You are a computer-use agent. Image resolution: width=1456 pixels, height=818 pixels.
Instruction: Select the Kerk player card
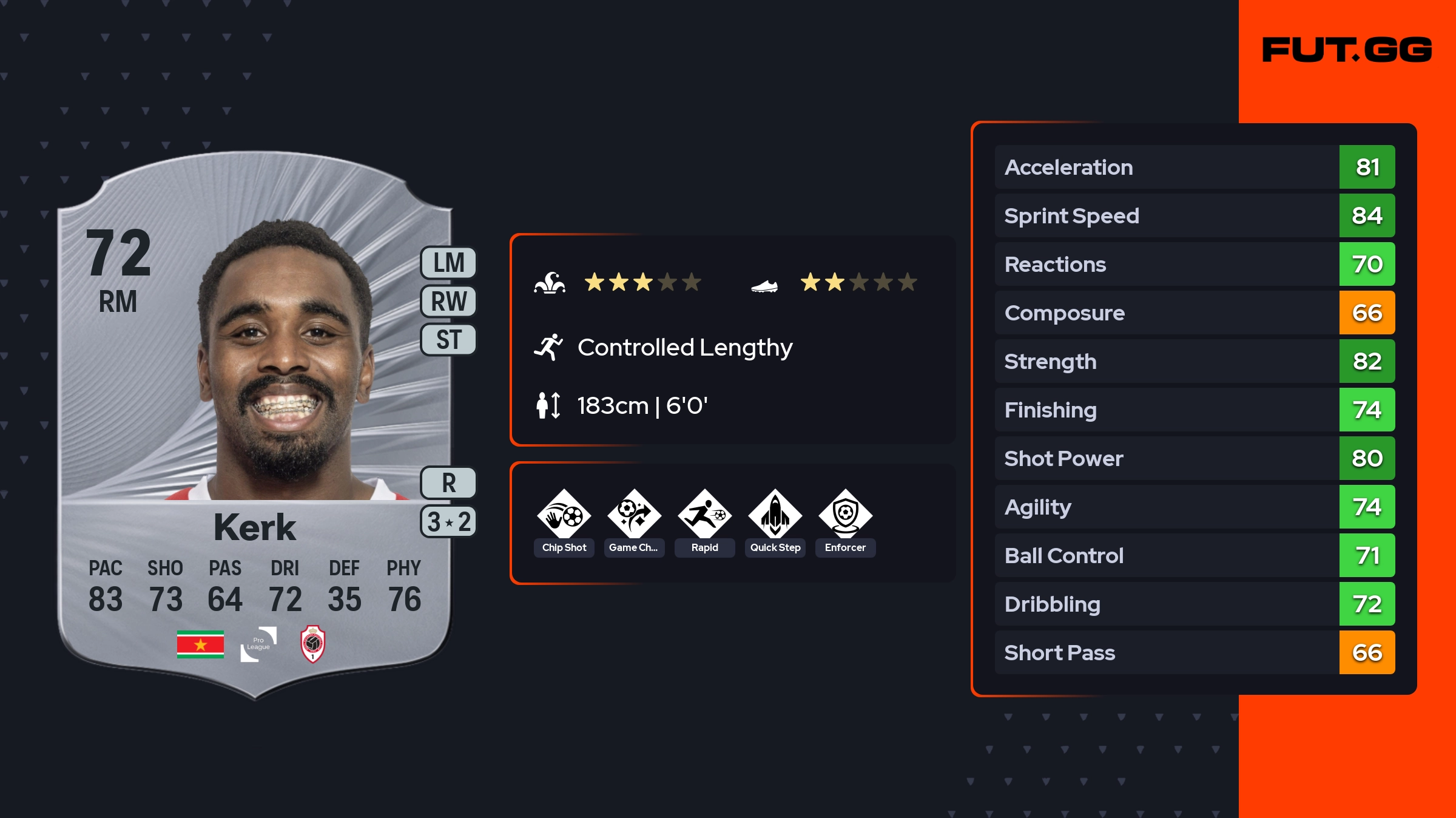click(x=255, y=425)
